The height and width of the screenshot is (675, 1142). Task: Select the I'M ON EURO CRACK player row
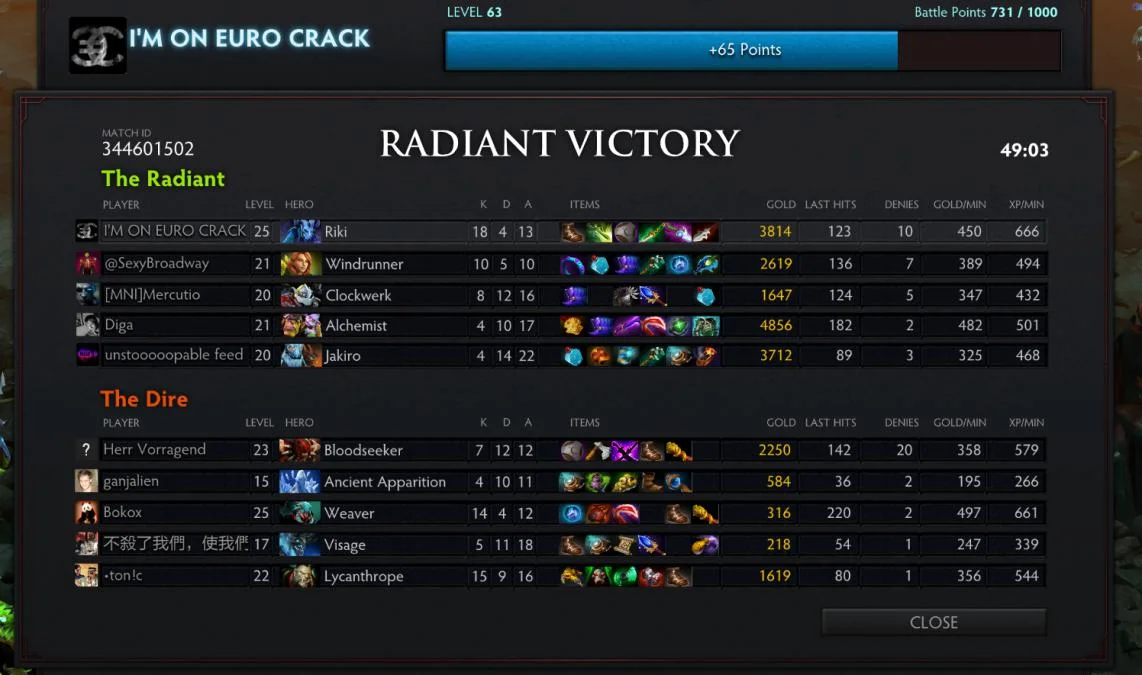point(174,231)
